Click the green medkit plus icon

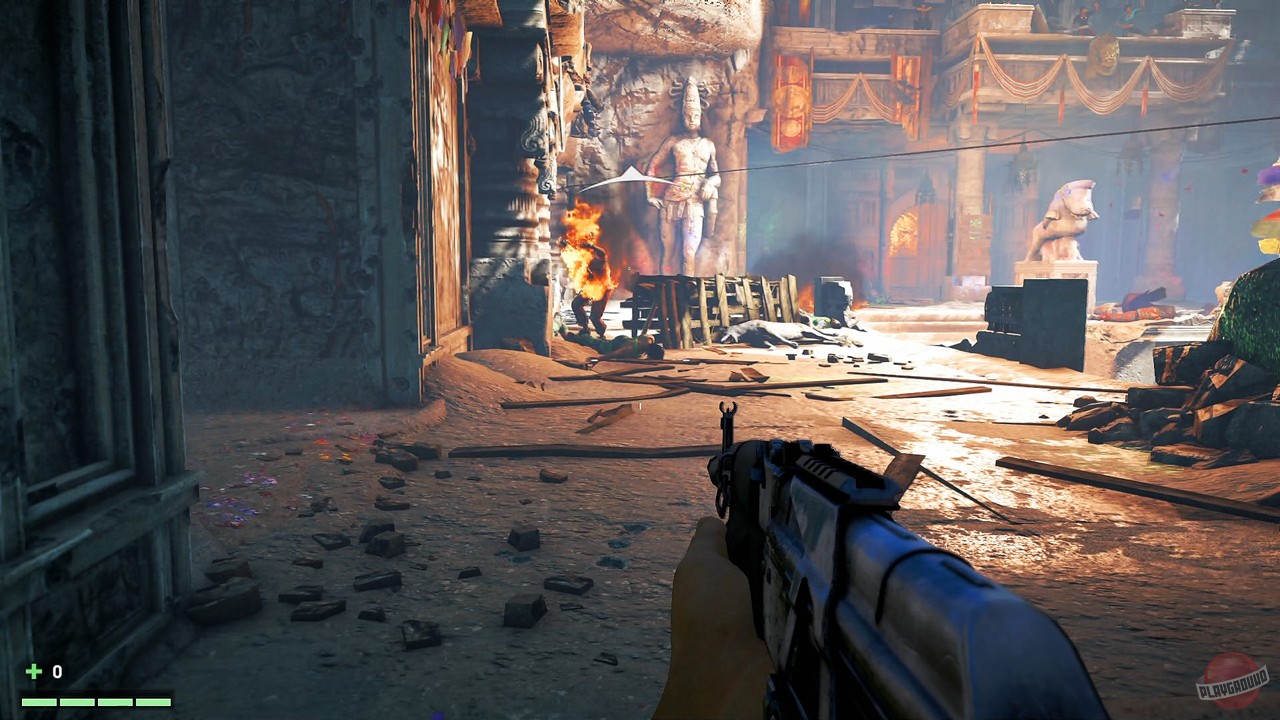33,672
